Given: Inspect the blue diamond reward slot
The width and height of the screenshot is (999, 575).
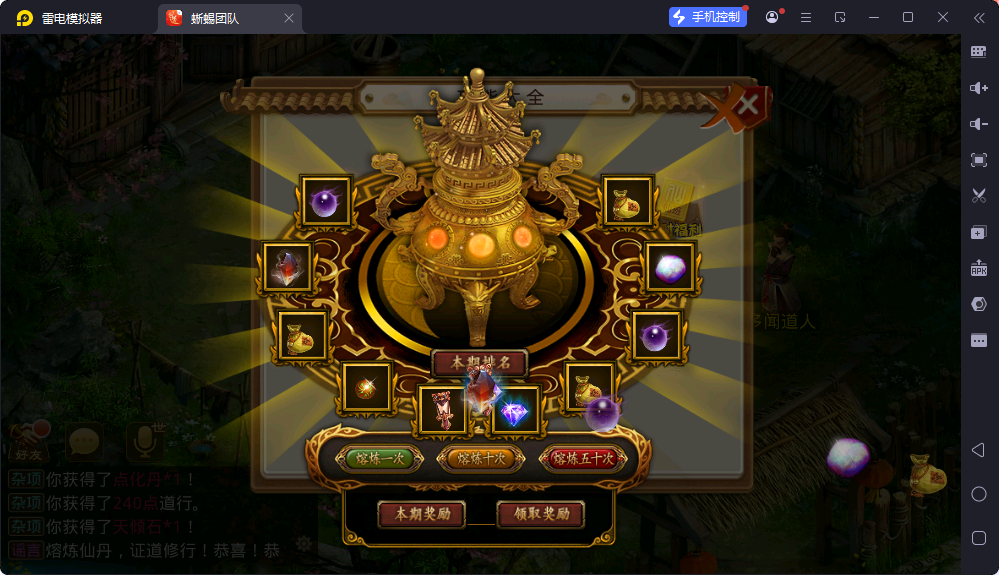Looking at the screenshot, I should 515,410.
